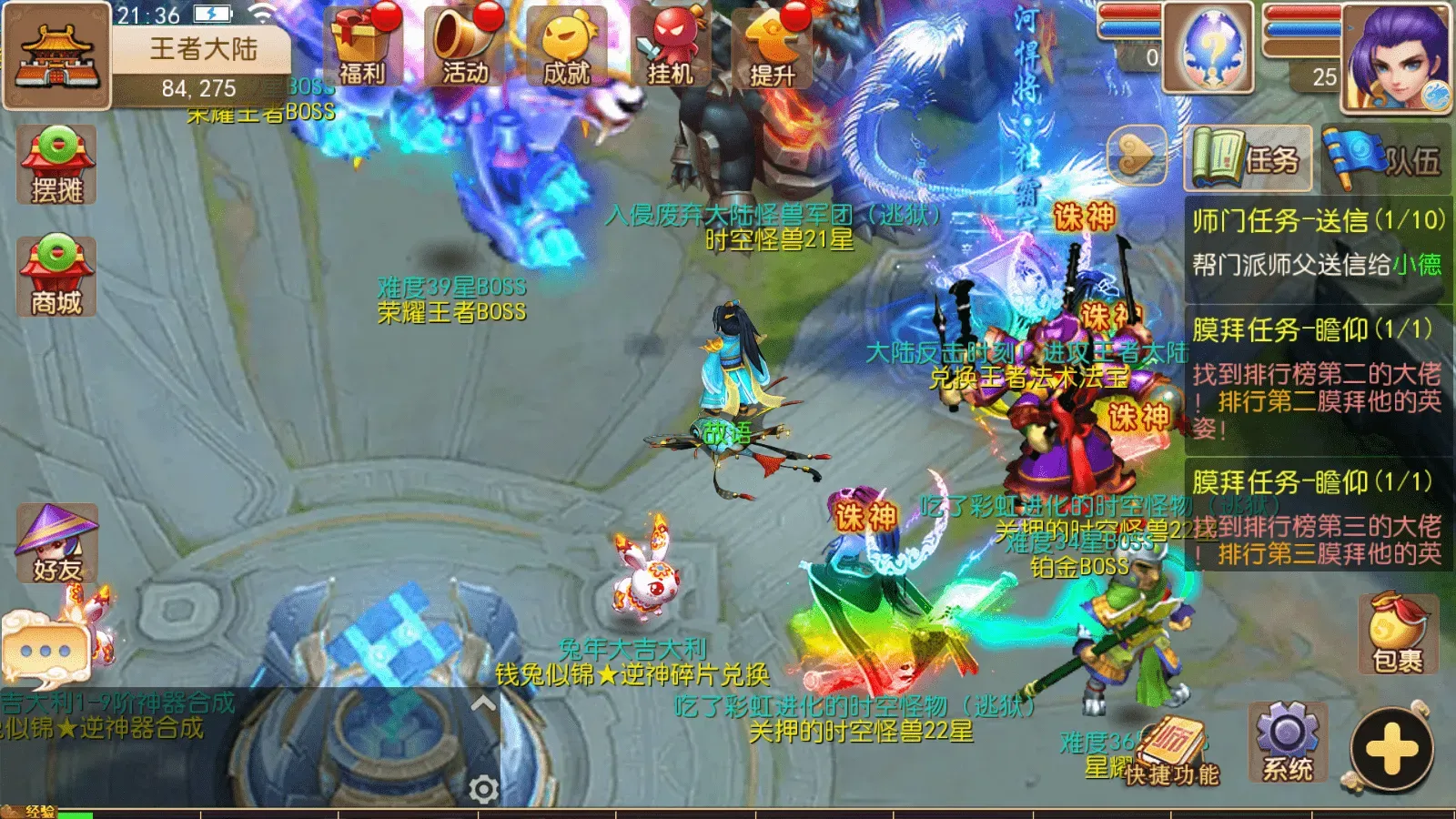Viewport: 1456px width, 819px height.
Task: Open the 系统 system settings gear
Action: [1288, 742]
